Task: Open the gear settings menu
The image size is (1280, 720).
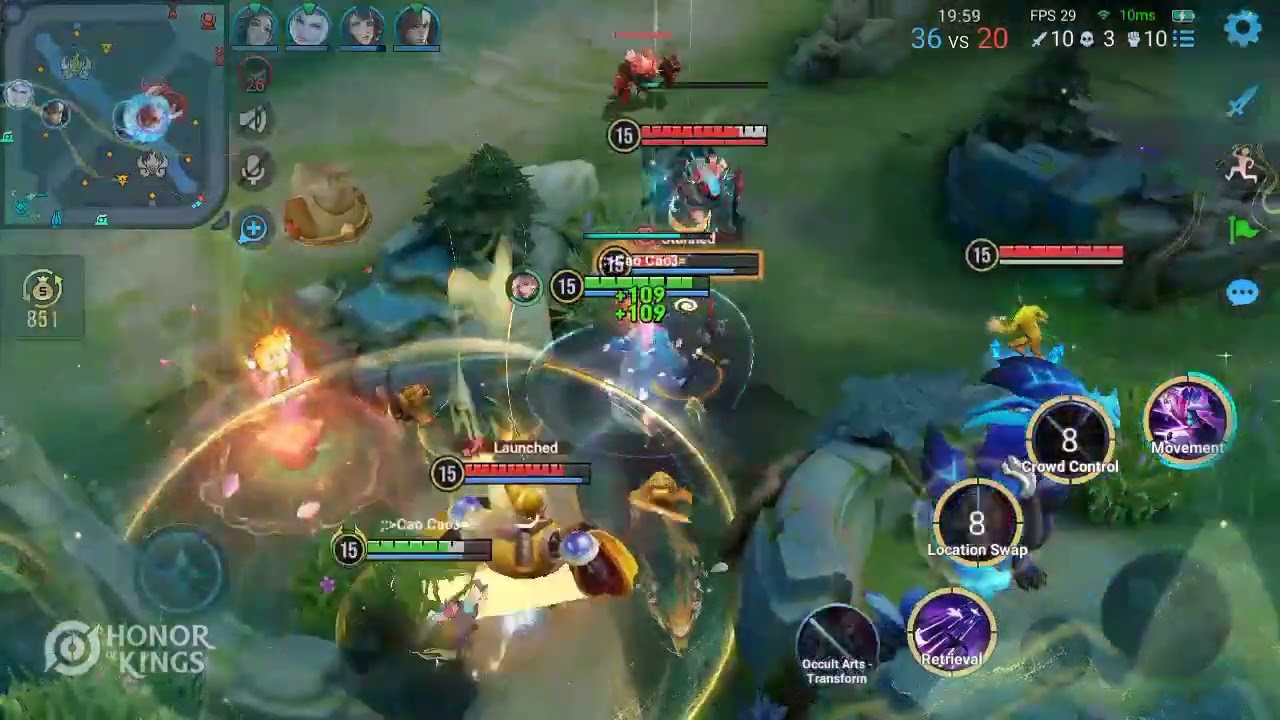Action: (x=1242, y=28)
